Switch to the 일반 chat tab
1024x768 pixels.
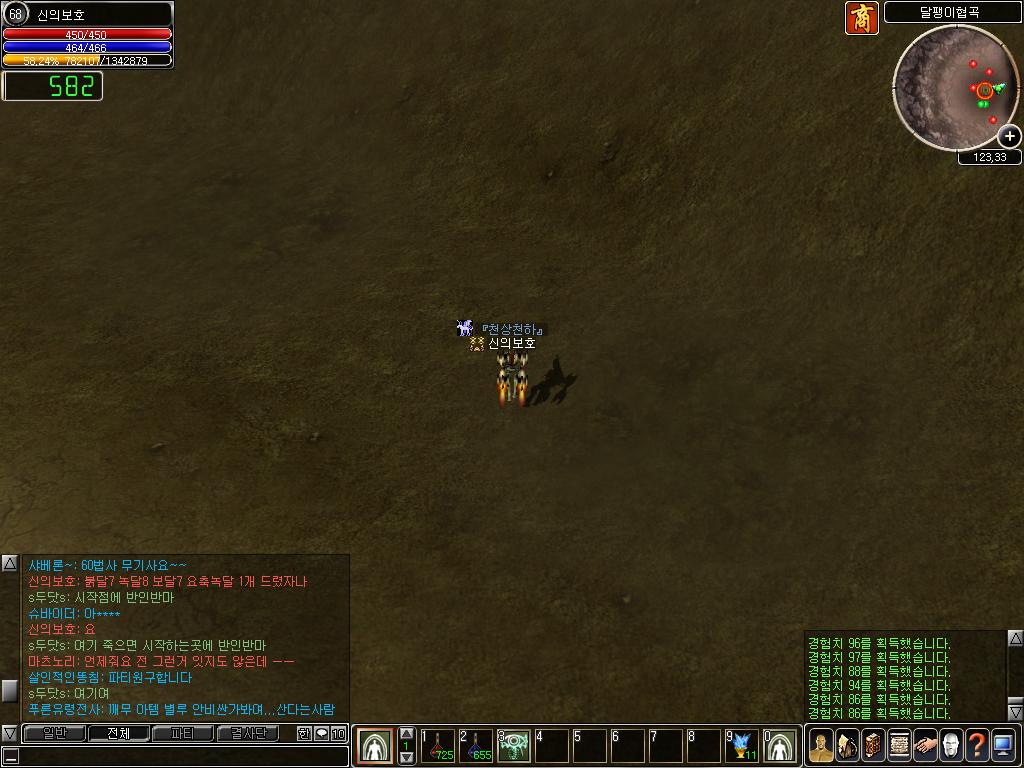click(x=54, y=733)
